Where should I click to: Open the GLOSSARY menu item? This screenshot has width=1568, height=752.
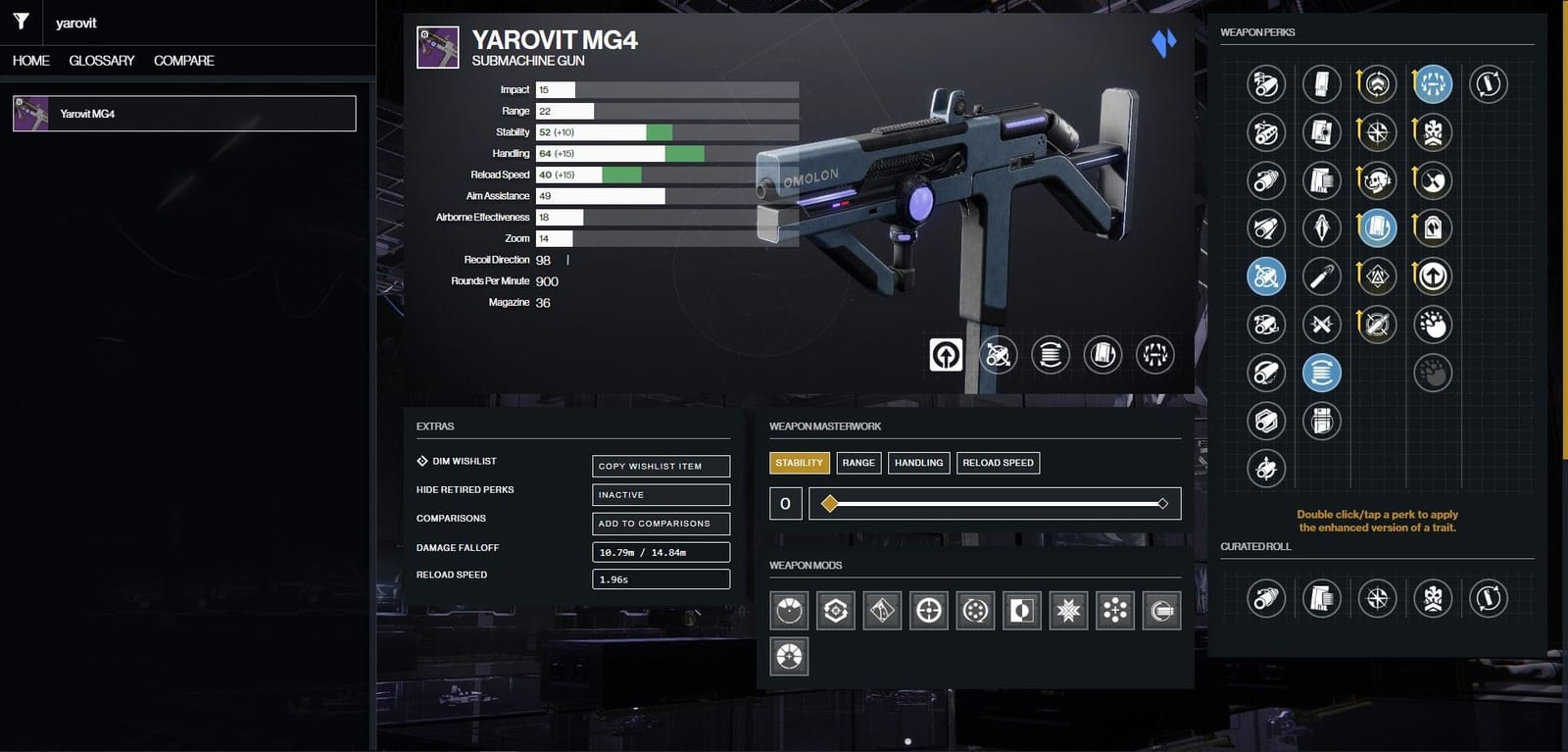pos(101,60)
